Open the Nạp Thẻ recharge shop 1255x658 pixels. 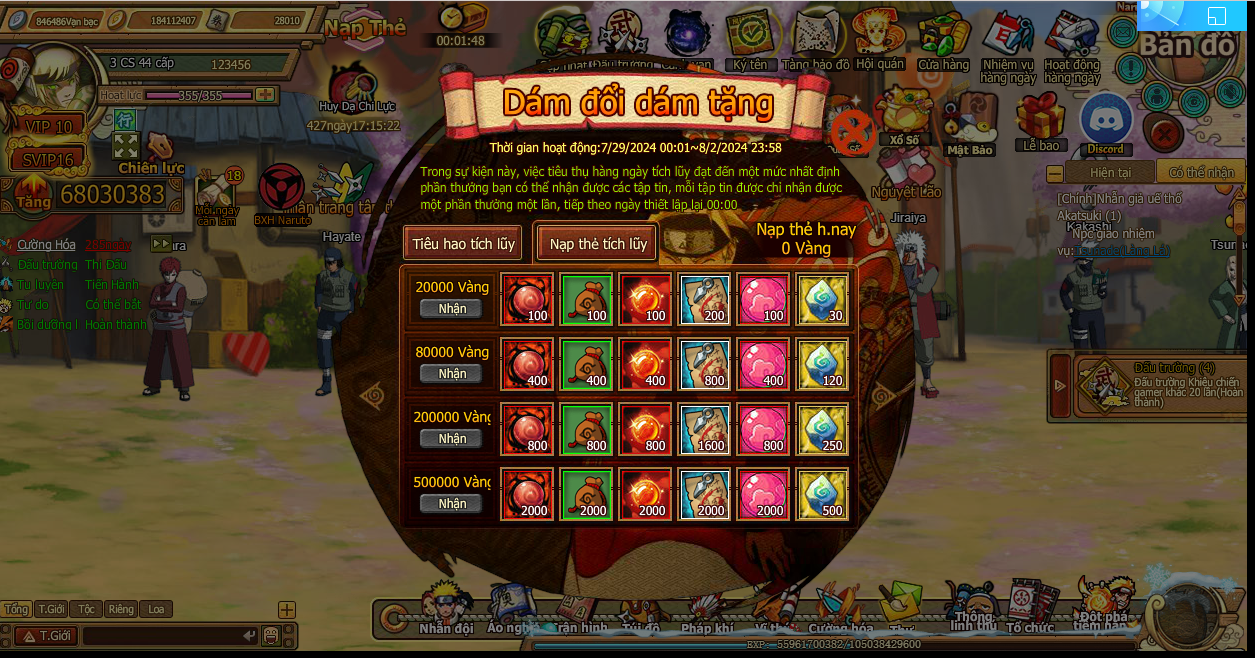tap(365, 28)
